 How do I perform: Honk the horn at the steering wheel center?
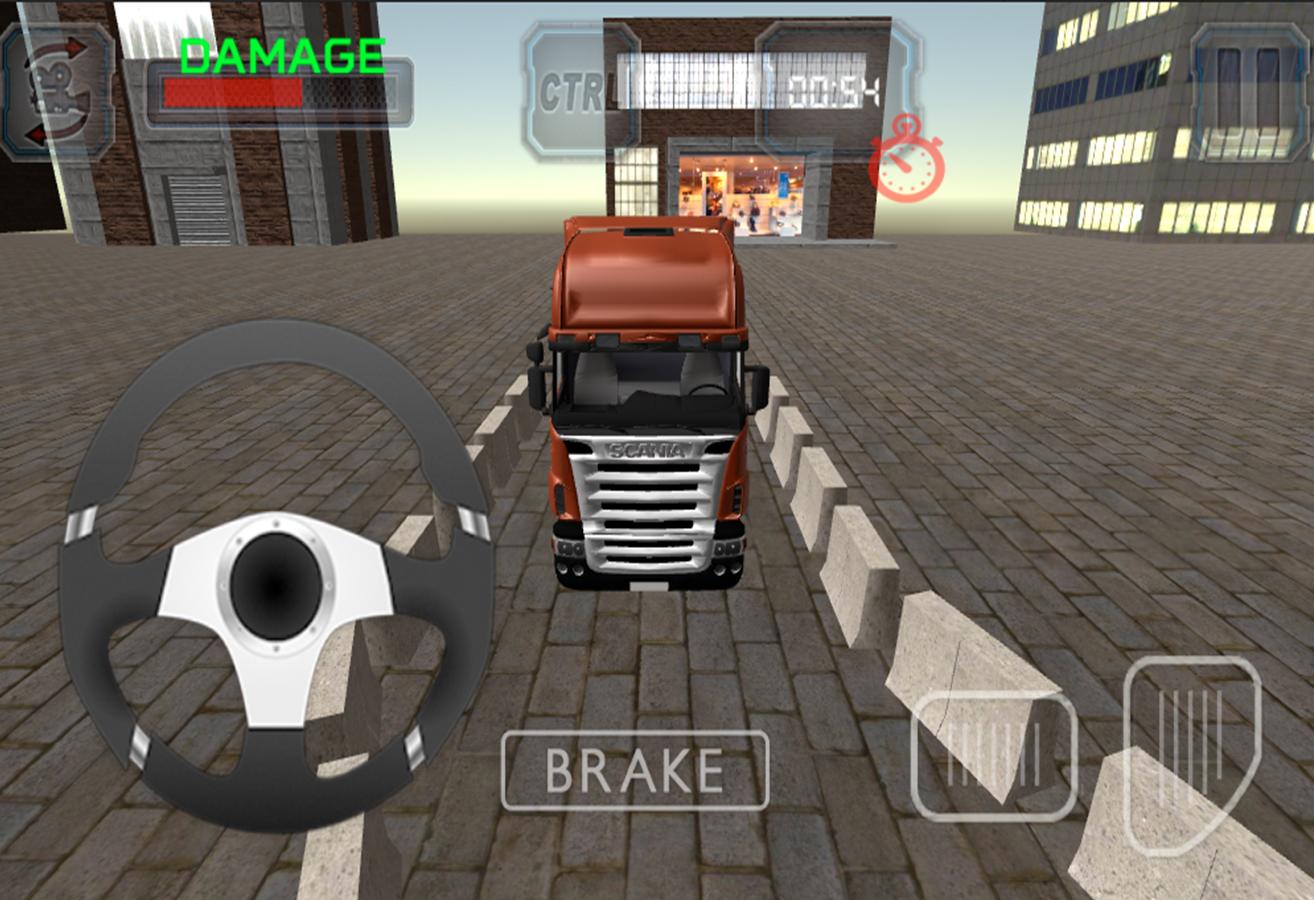click(270, 585)
